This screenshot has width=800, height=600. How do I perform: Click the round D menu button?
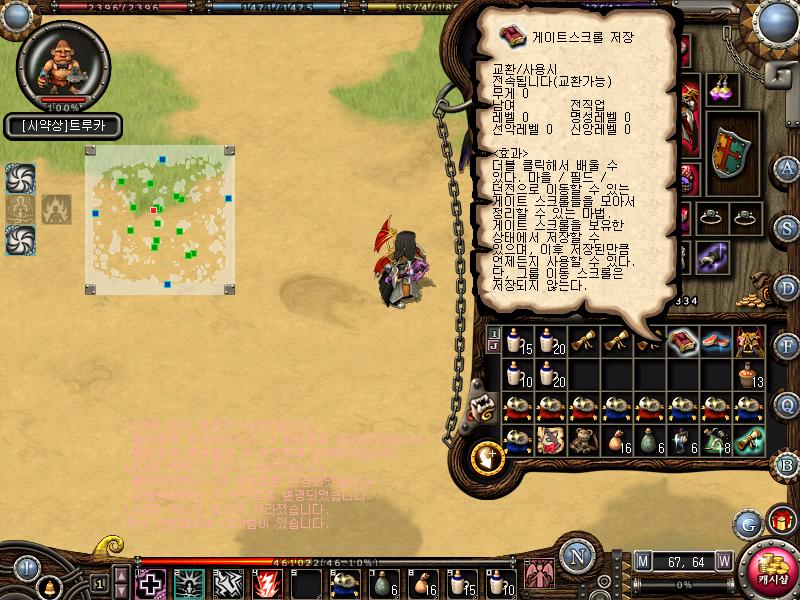tap(787, 288)
